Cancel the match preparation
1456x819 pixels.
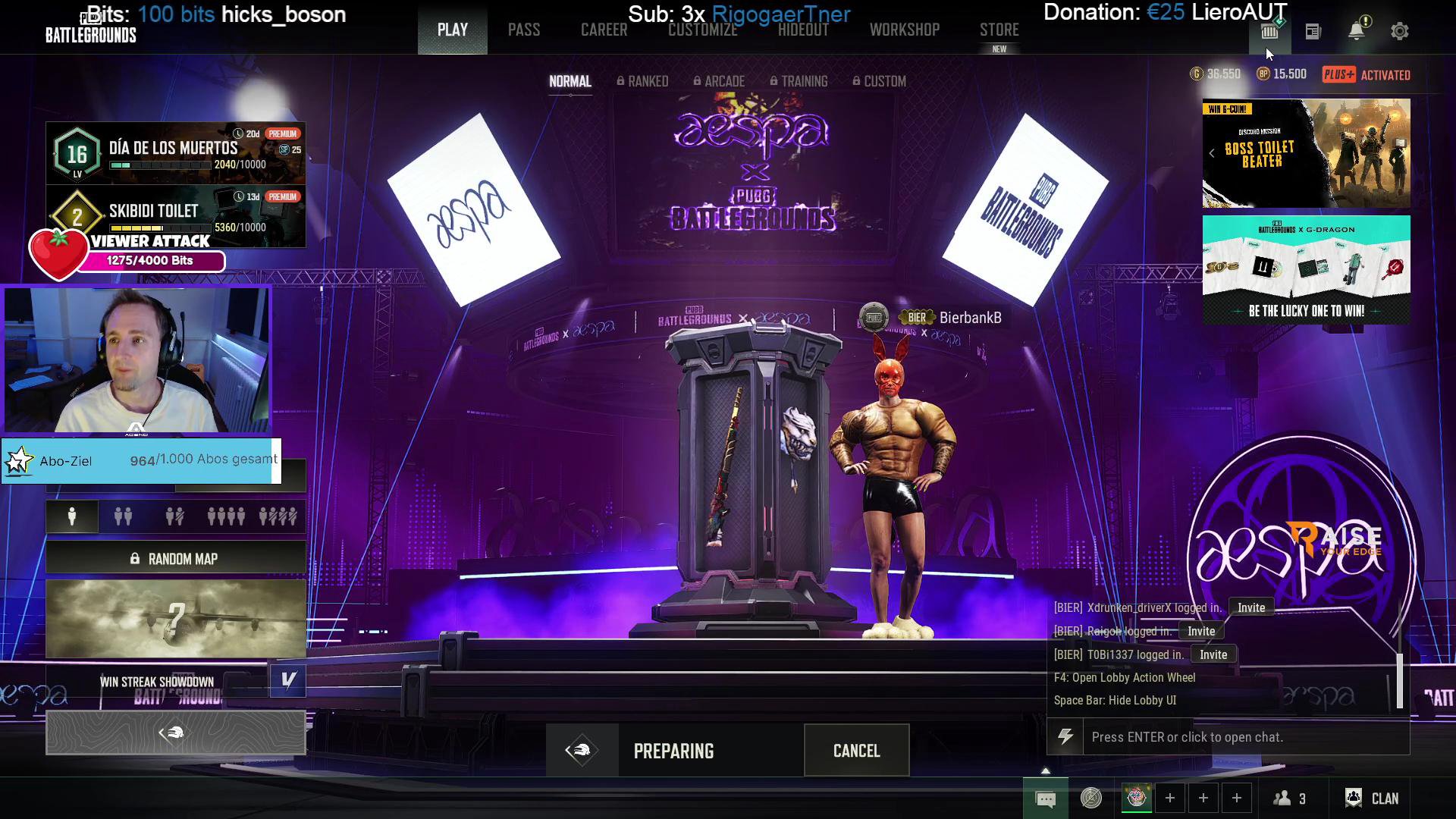[856, 751]
